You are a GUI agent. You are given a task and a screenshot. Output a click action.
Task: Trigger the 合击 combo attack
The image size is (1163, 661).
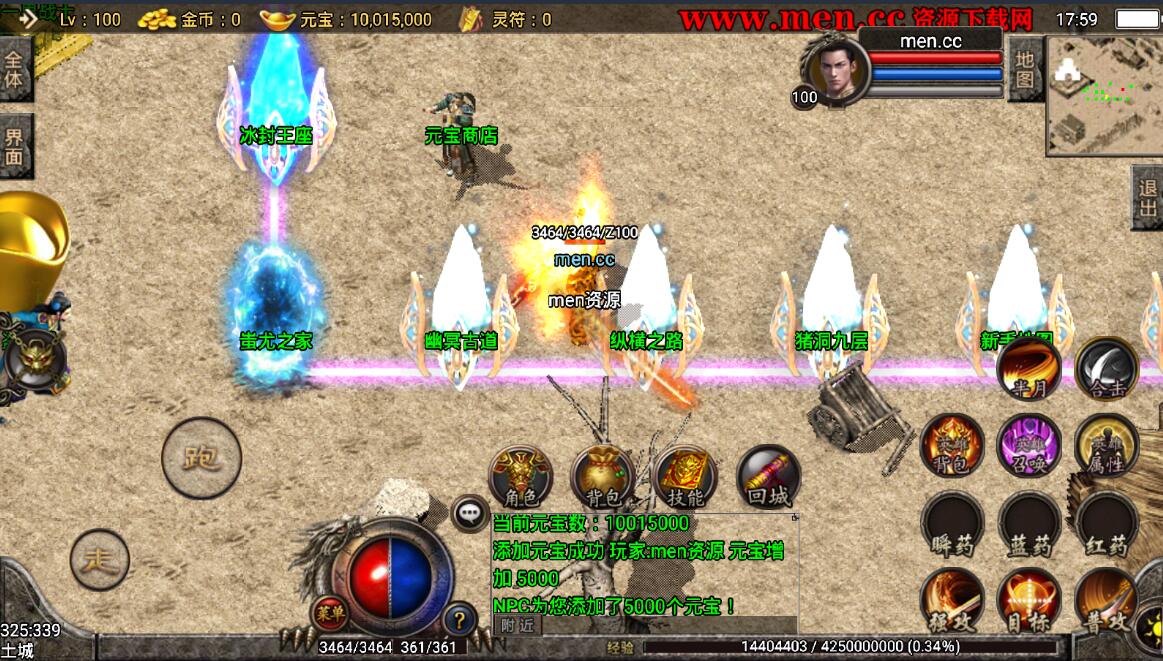[x=1106, y=368]
